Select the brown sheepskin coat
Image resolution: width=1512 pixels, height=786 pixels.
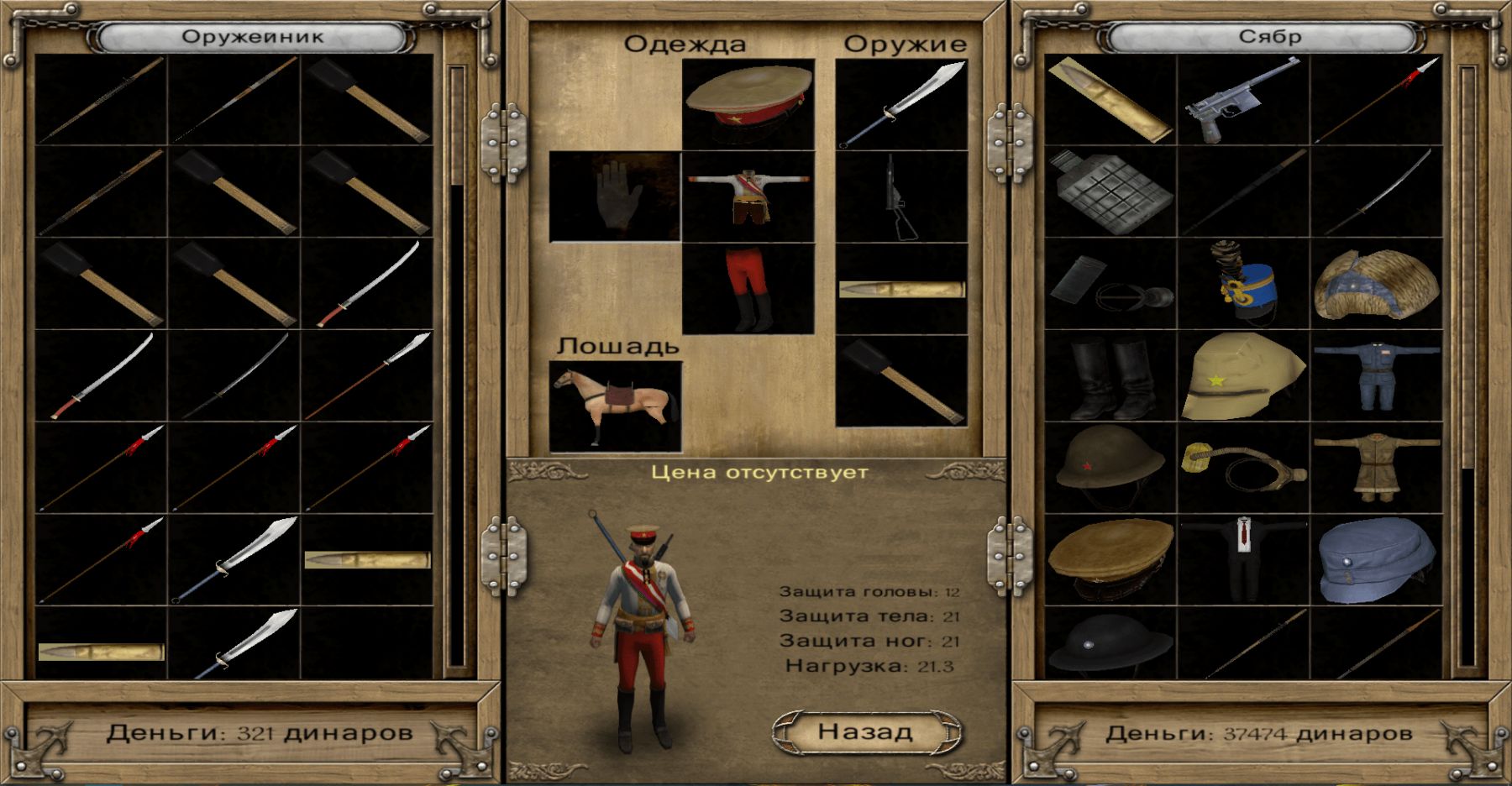point(1375,468)
